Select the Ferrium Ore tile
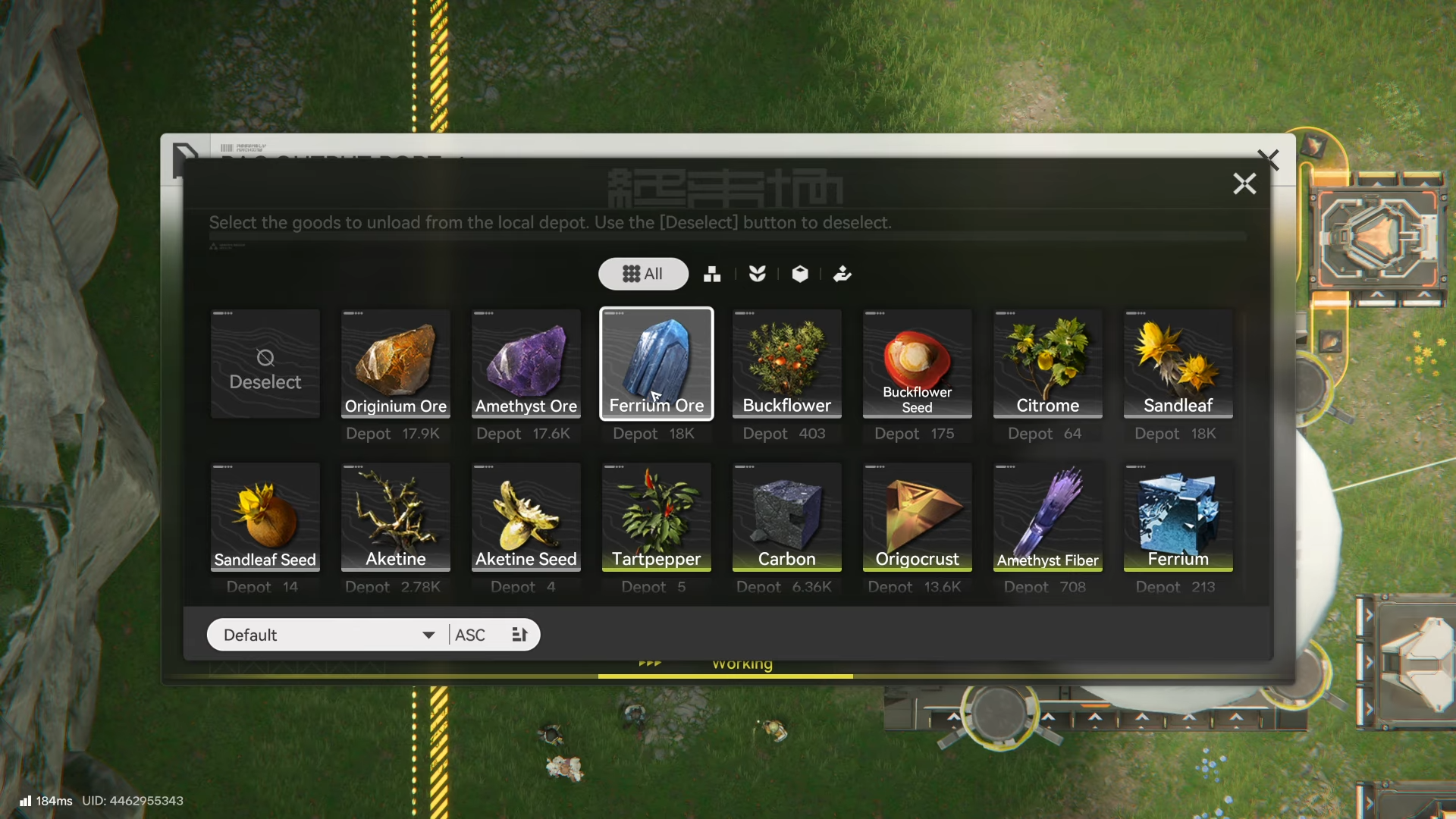This screenshot has width=1456, height=819. pyautogui.click(x=657, y=364)
